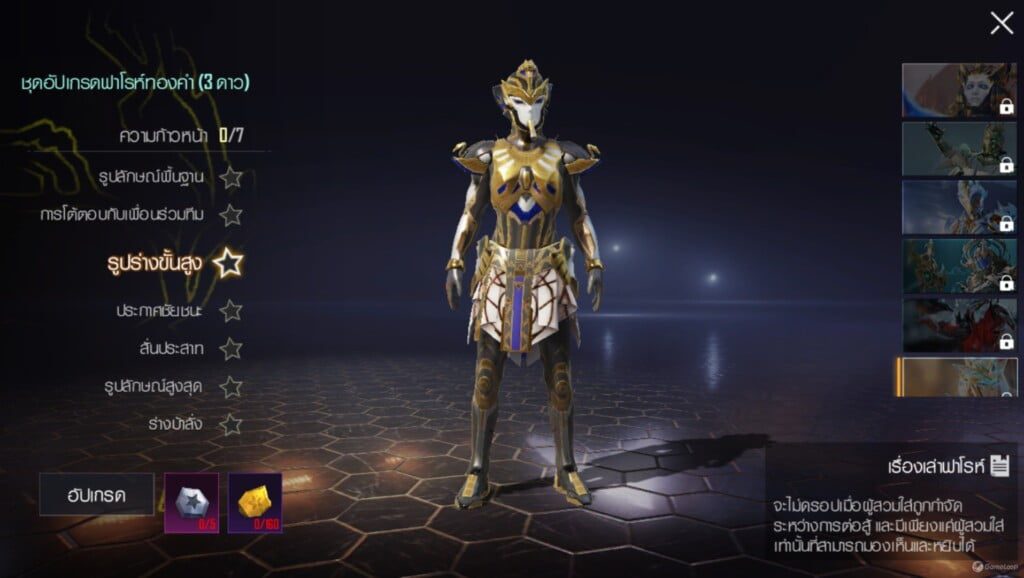Viewport: 1024px width, 578px height.
Task: Close the upgrade screen with the X
Action: (x=1001, y=23)
